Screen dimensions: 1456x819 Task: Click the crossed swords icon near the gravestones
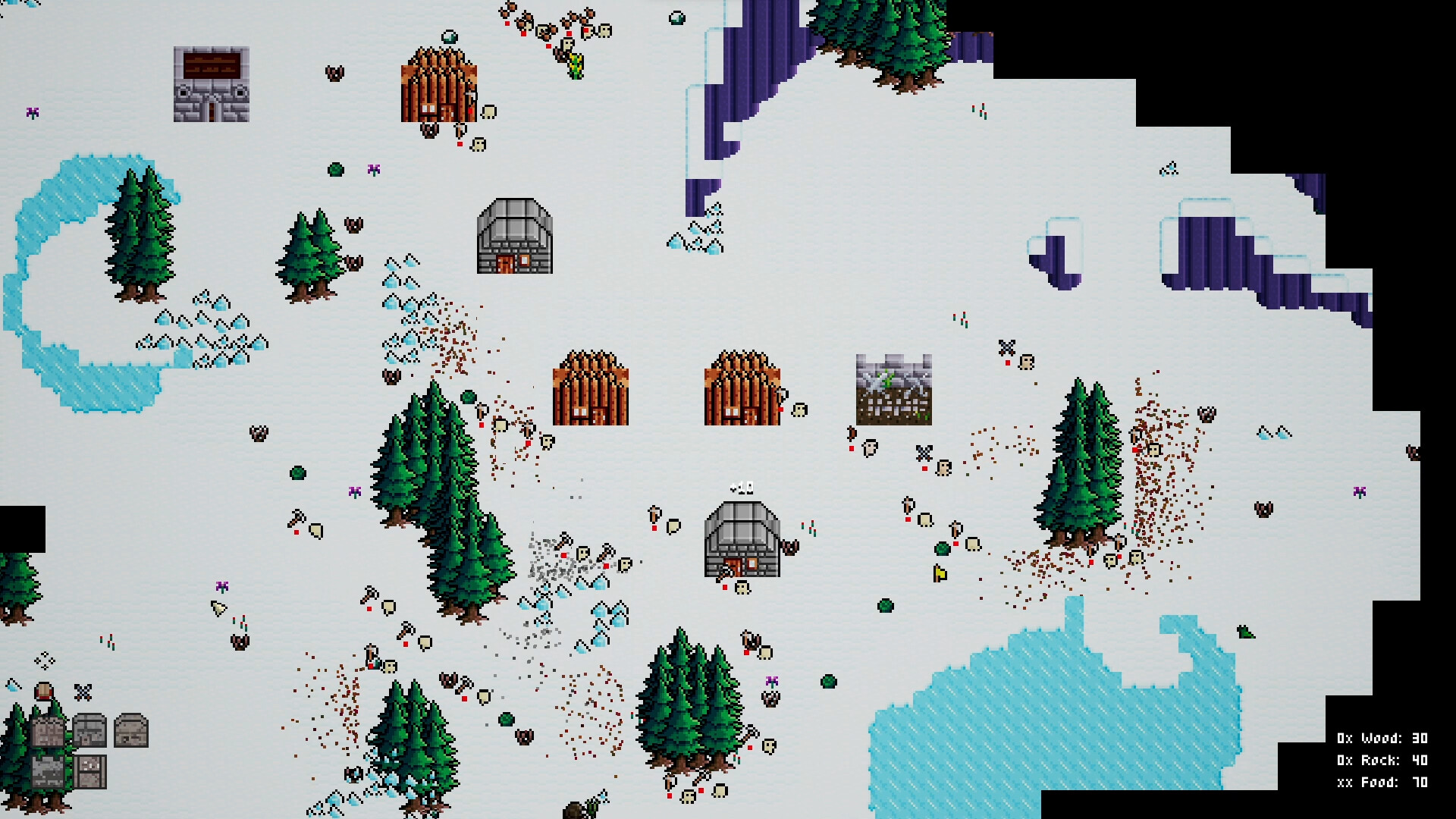[x=82, y=692]
